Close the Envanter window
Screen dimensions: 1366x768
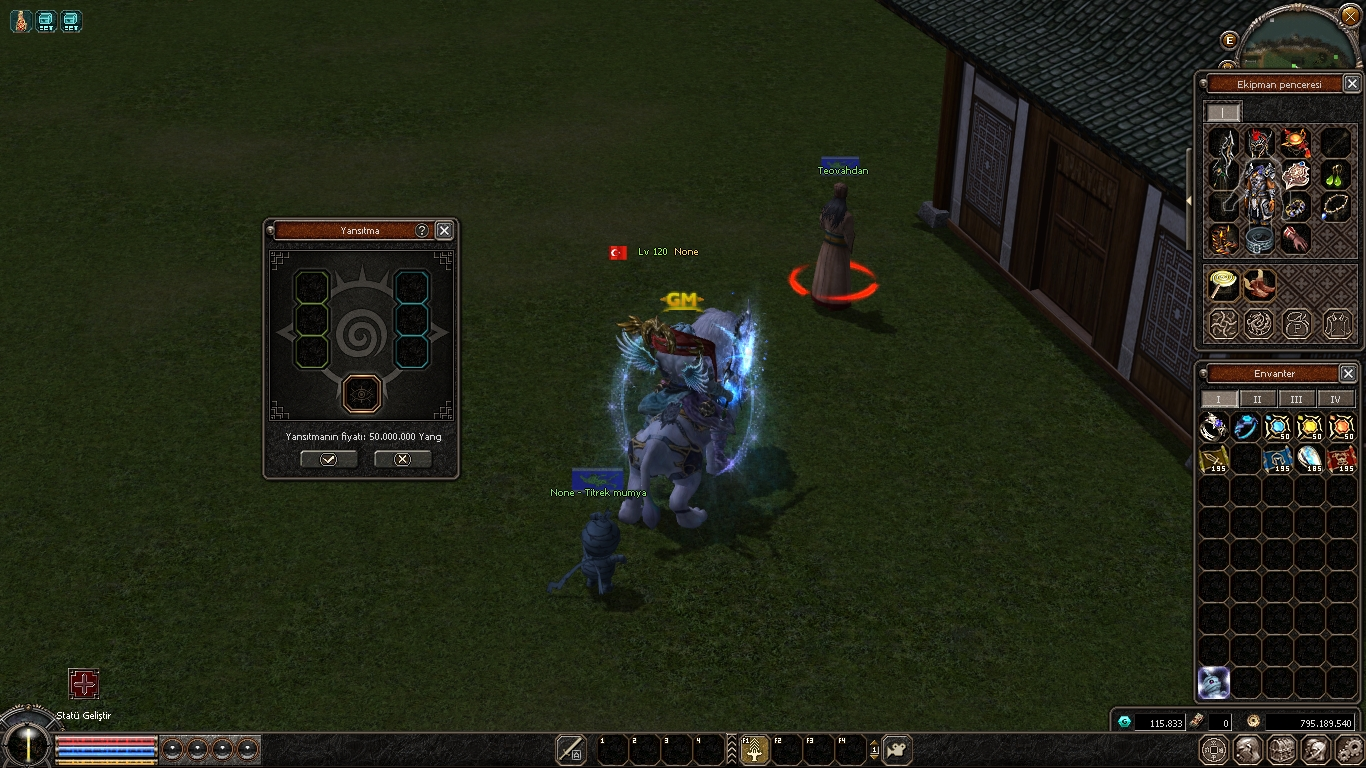[1348, 373]
